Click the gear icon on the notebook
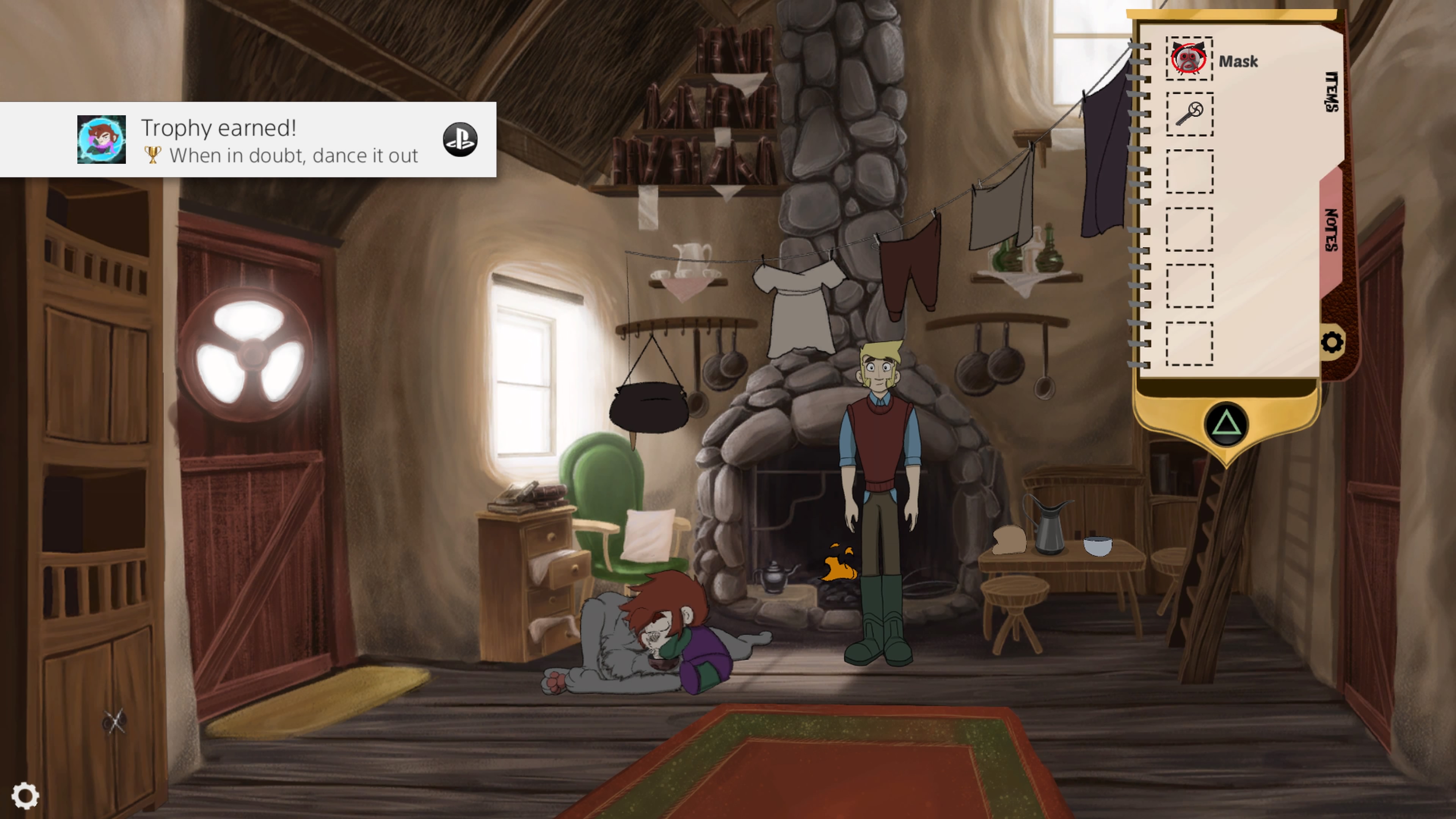This screenshot has height=819, width=1456. coord(1332,342)
